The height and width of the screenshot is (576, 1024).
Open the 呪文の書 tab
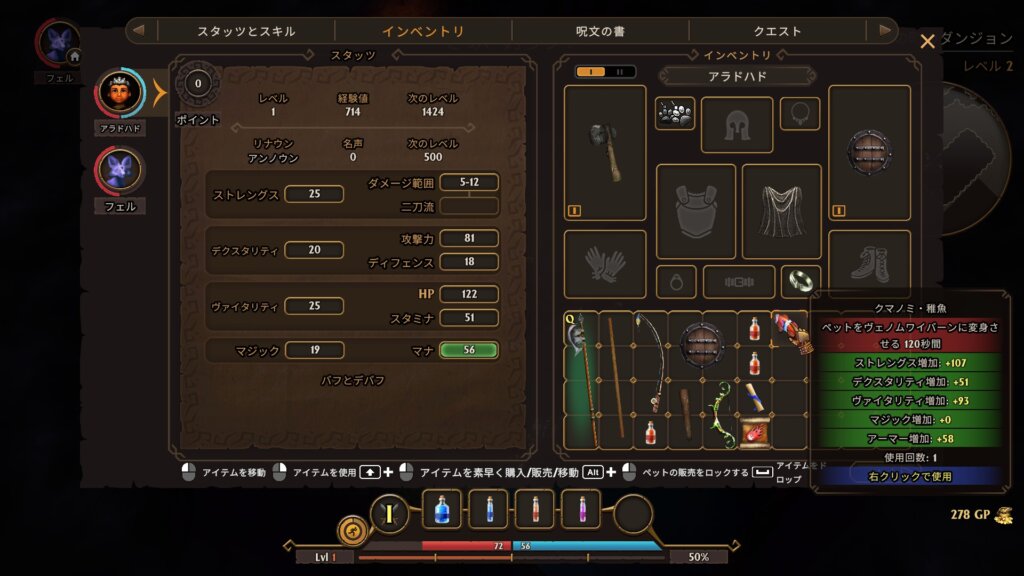point(600,31)
